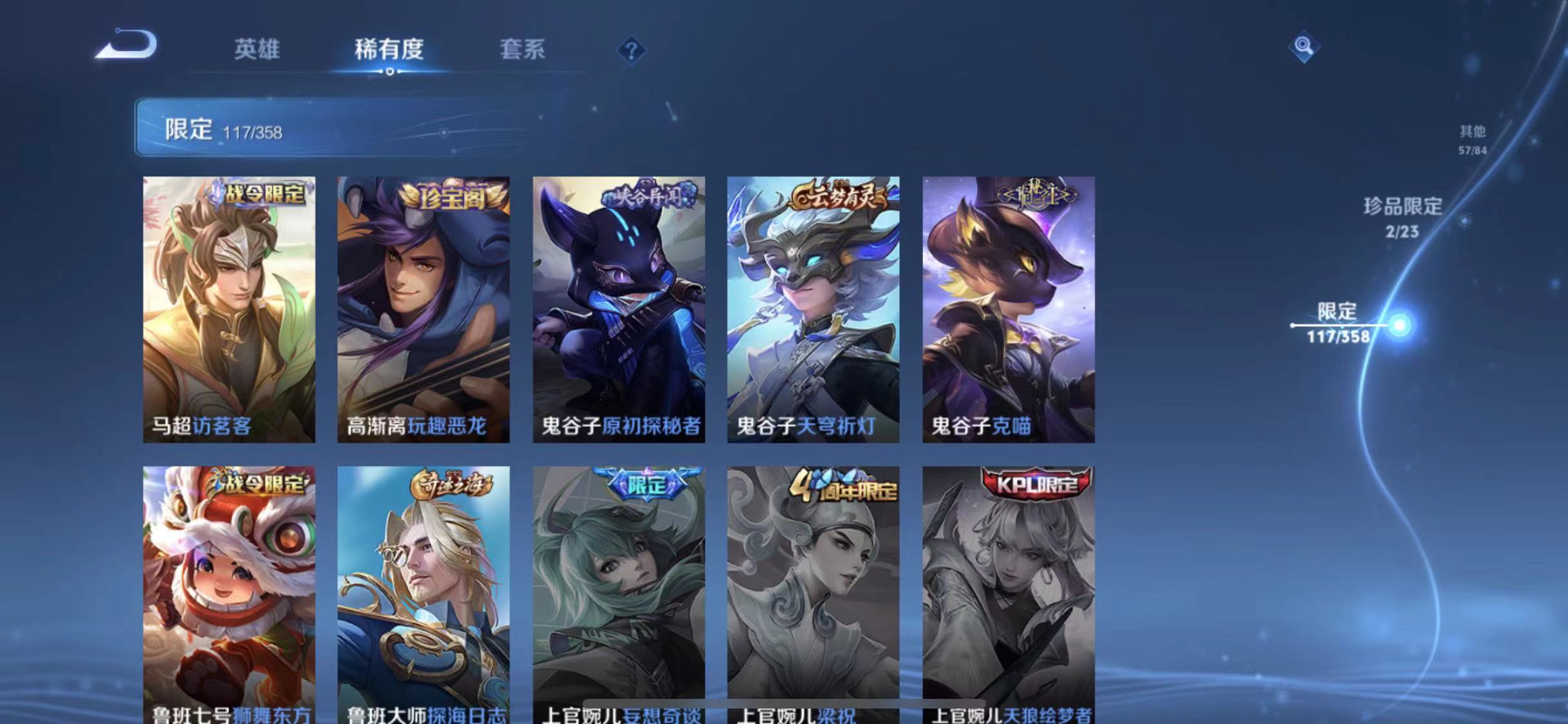Select the 稀有度 tab
The image size is (1568, 724).
(389, 50)
